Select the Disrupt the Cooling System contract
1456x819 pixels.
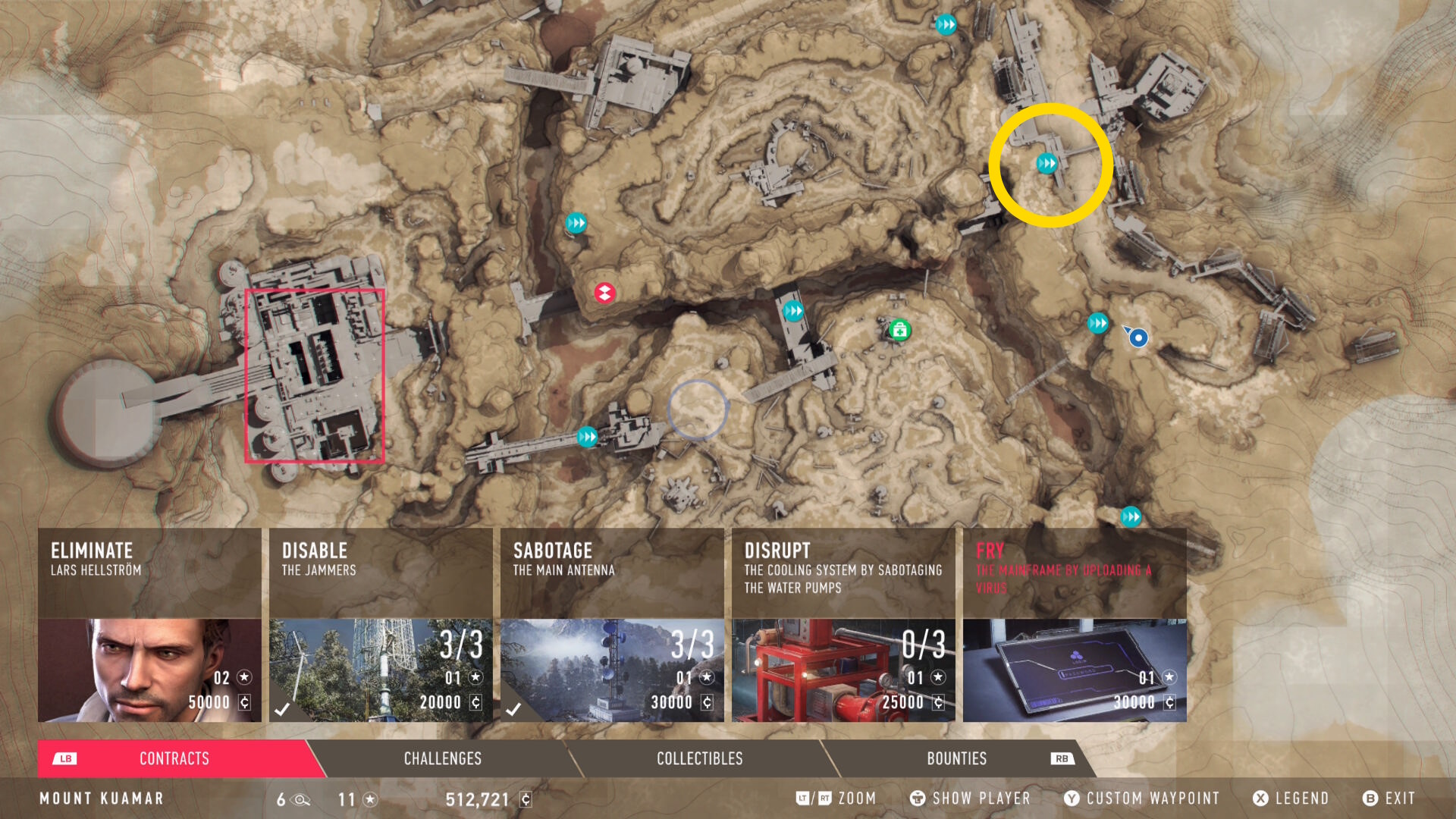tap(843, 625)
